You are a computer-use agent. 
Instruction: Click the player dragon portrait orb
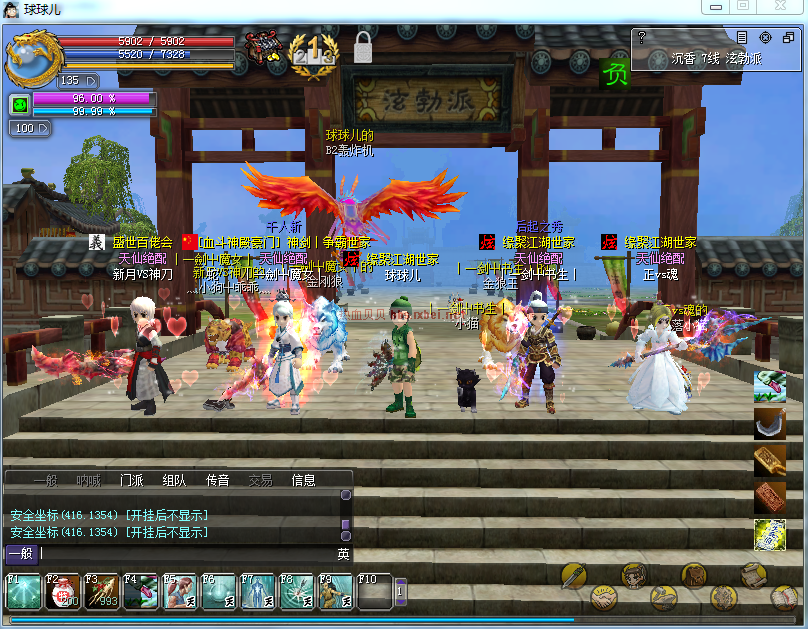point(30,58)
